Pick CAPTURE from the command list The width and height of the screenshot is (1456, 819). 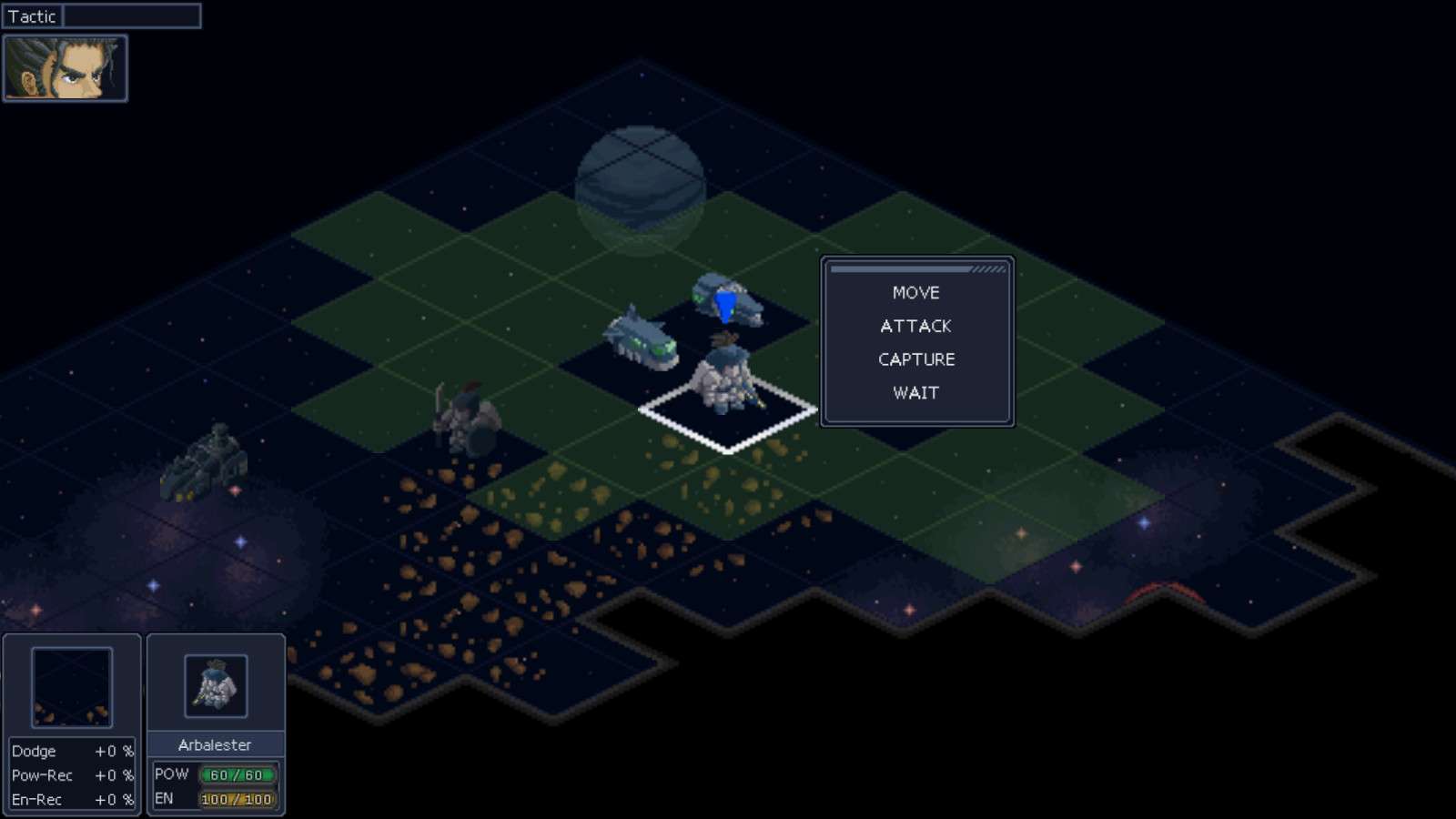[x=915, y=359]
